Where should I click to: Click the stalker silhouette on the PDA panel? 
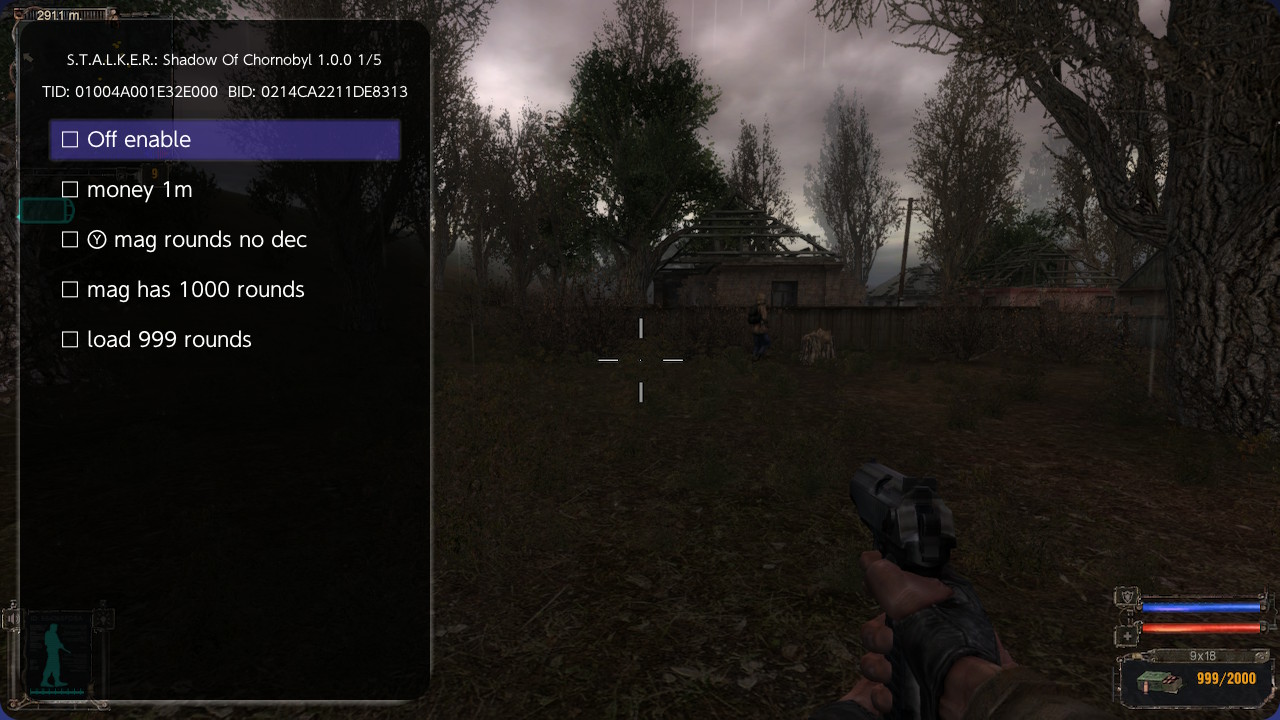[52, 653]
